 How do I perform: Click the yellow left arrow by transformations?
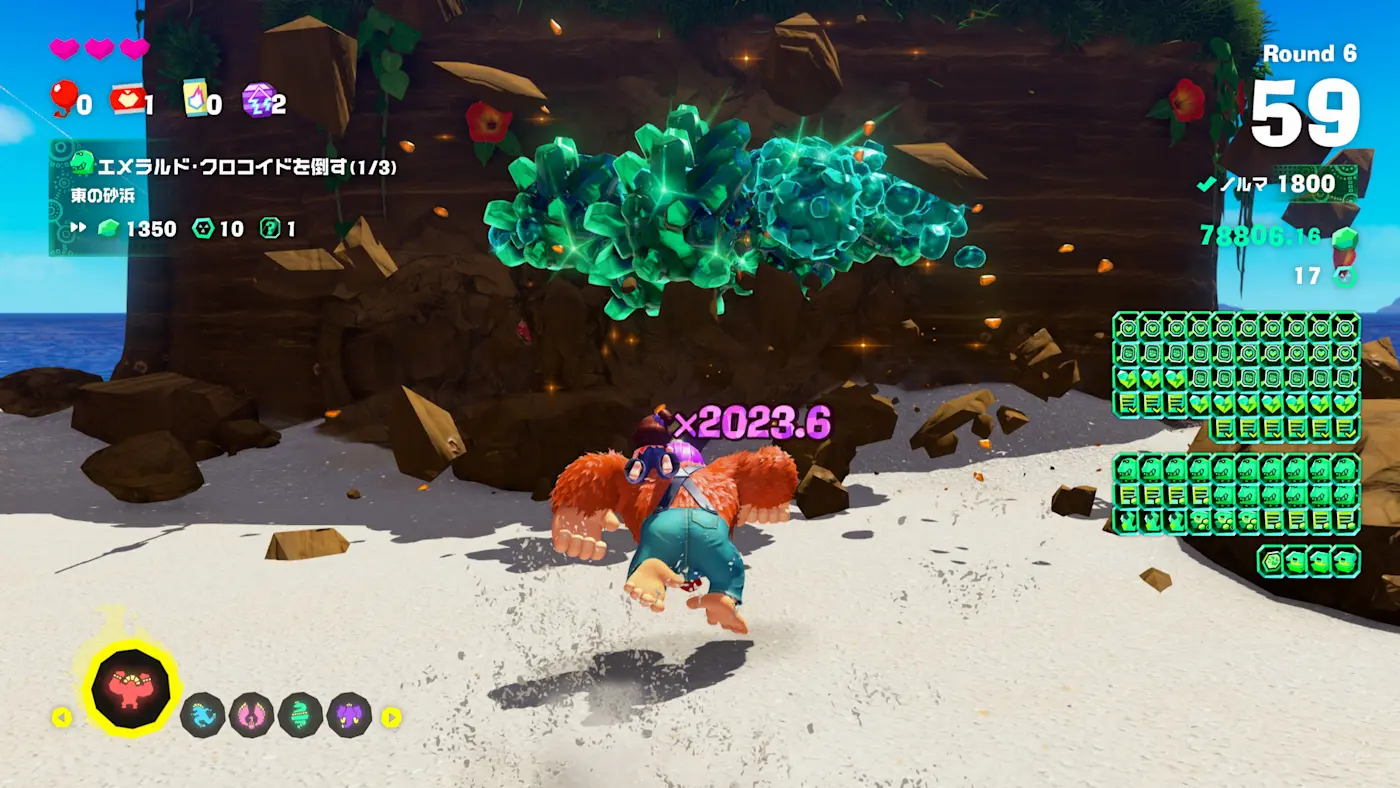[x=62, y=717]
